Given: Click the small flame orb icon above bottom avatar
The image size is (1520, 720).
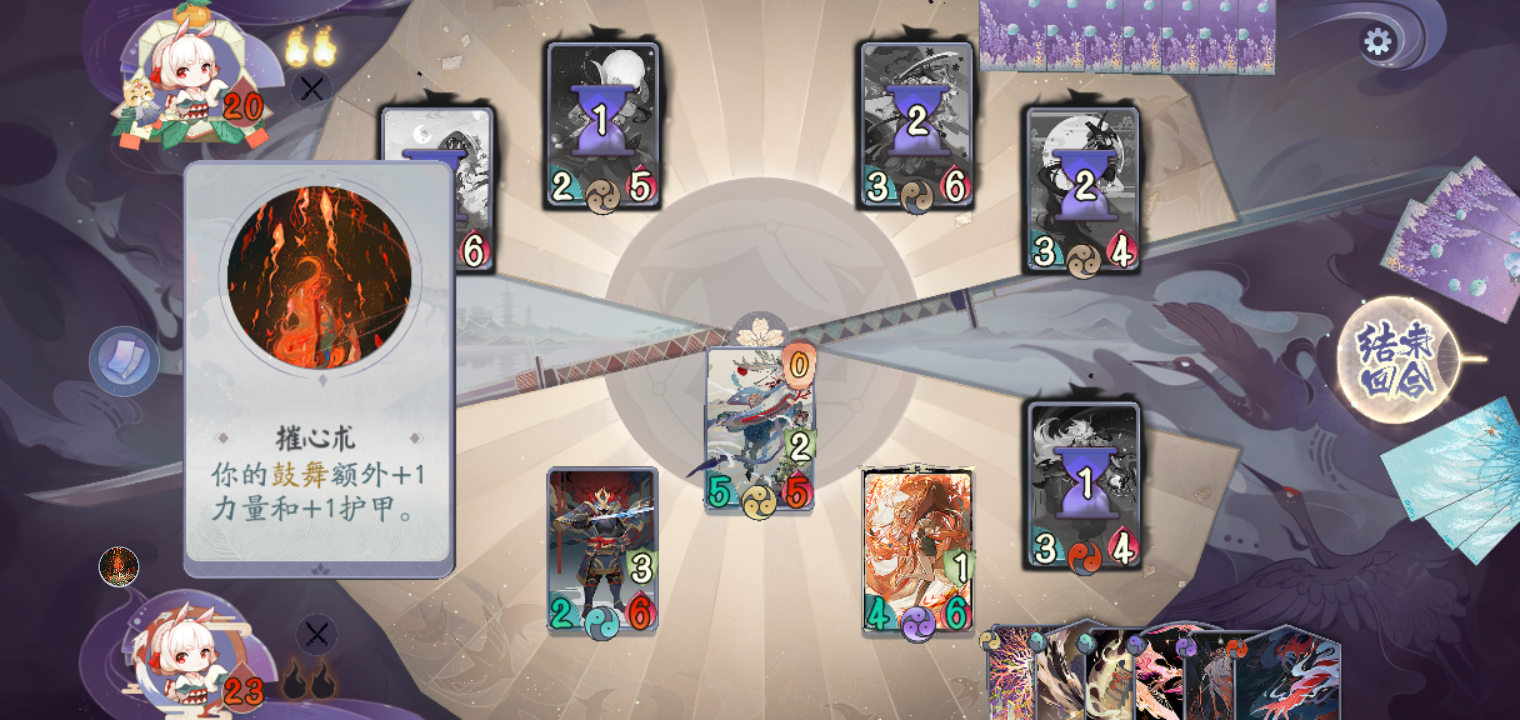Looking at the screenshot, I should (x=119, y=567).
